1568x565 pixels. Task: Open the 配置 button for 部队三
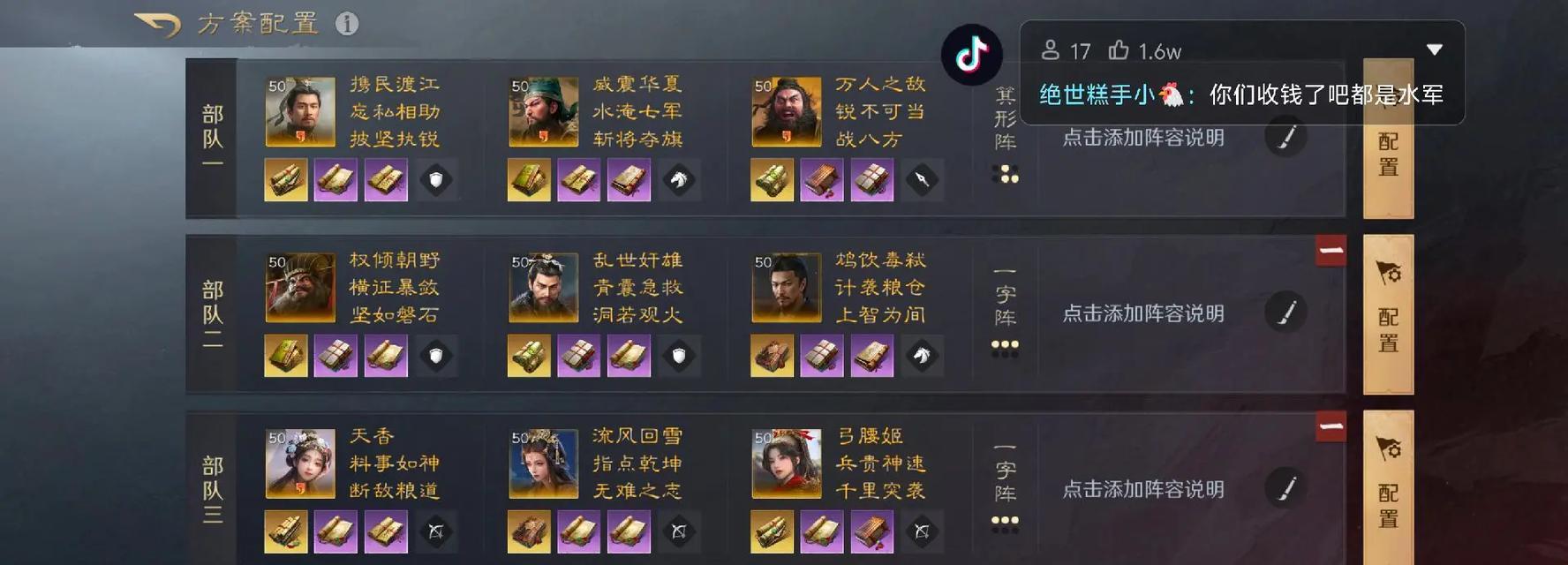(1388, 488)
